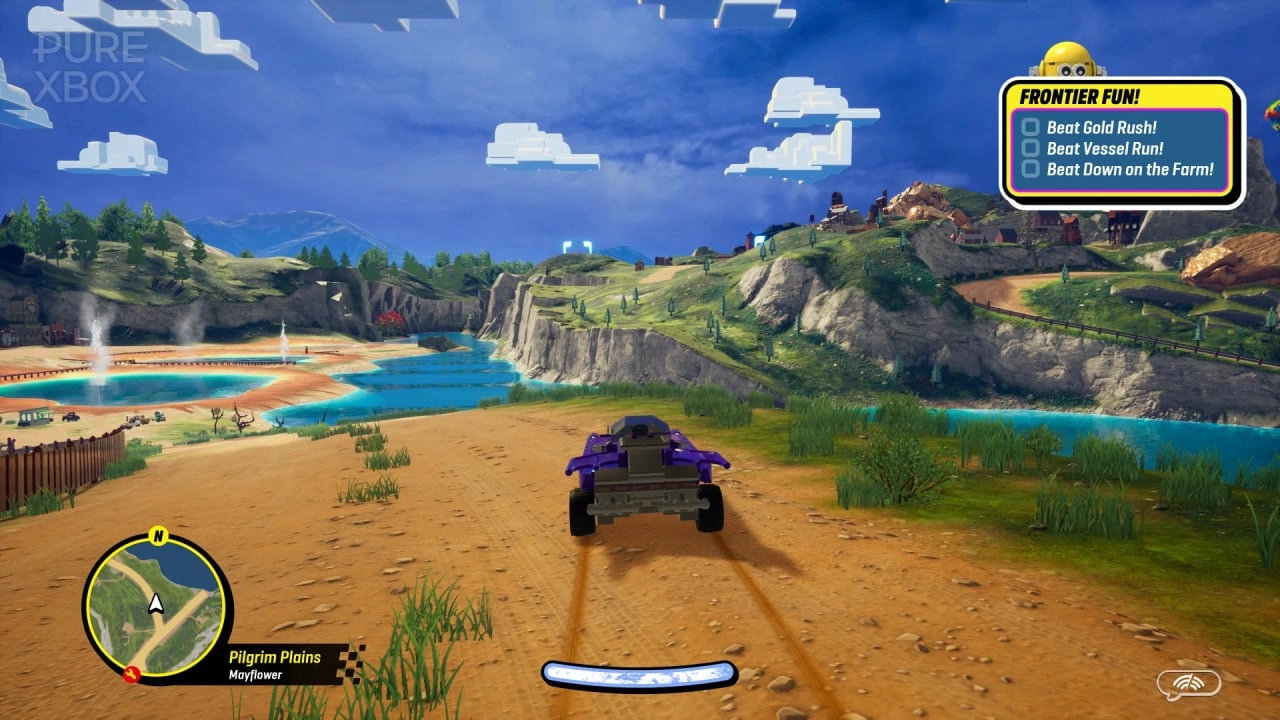The height and width of the screenshot is (720, 1280).
Task: Expand the Pilgrim Plains location banner
Action: (x=274, y=656)
